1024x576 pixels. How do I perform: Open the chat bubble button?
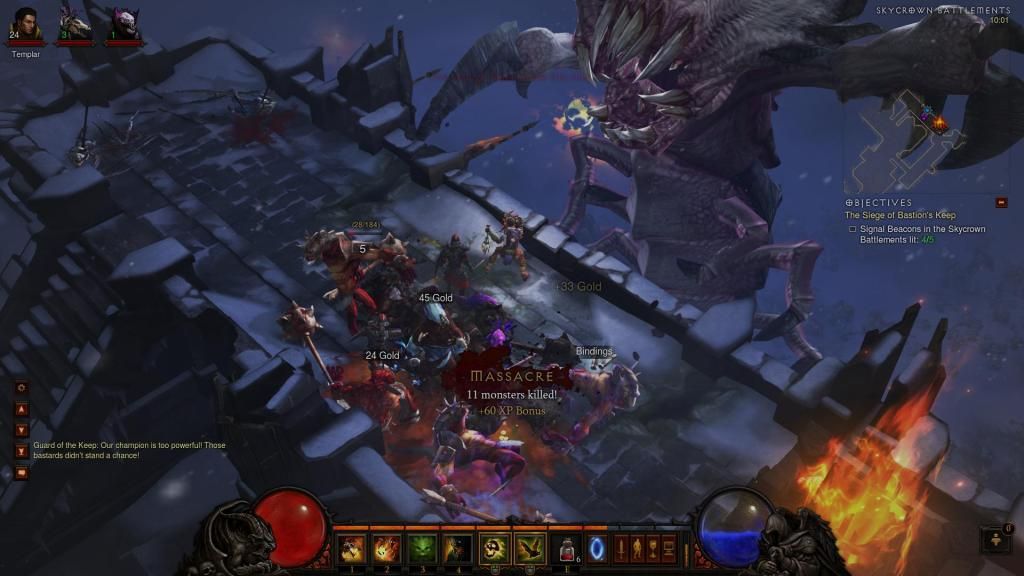pyautogui.click(x=21, y=473)
